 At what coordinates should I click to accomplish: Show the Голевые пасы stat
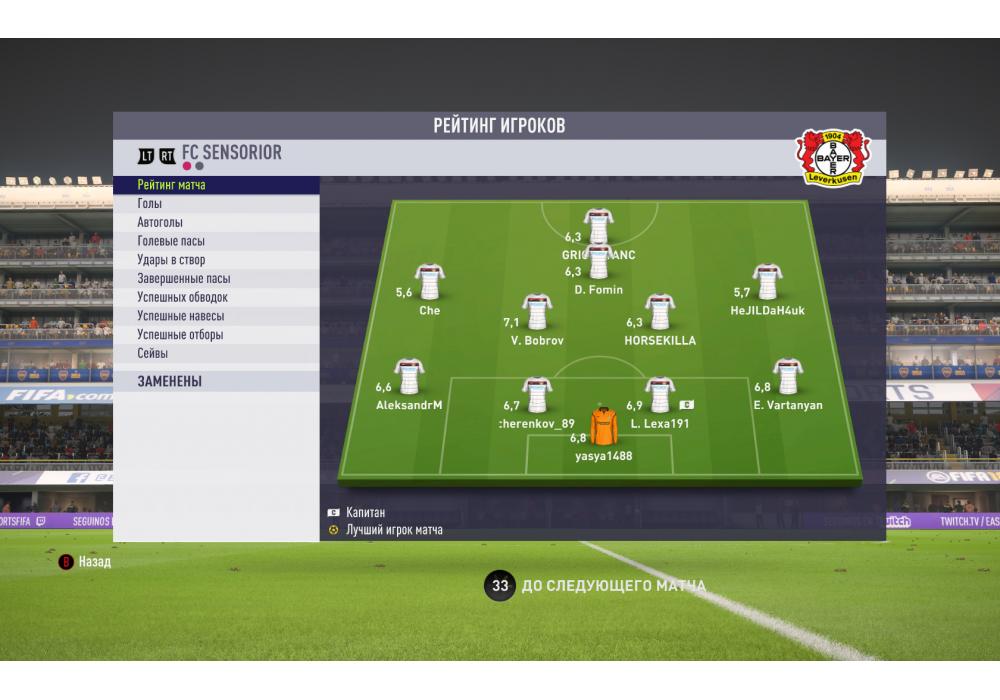click(x=216, y=241)
